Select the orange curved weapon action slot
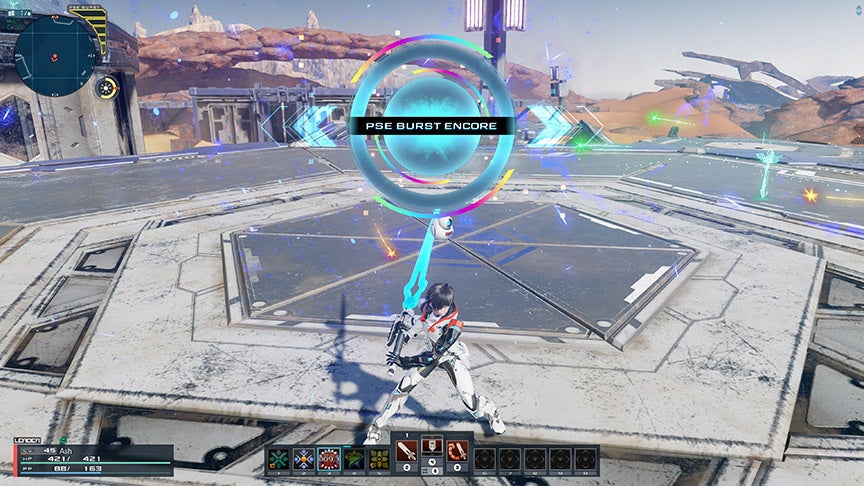The width and height of the screenshot is (864, 486). click(x=458, y=453)
